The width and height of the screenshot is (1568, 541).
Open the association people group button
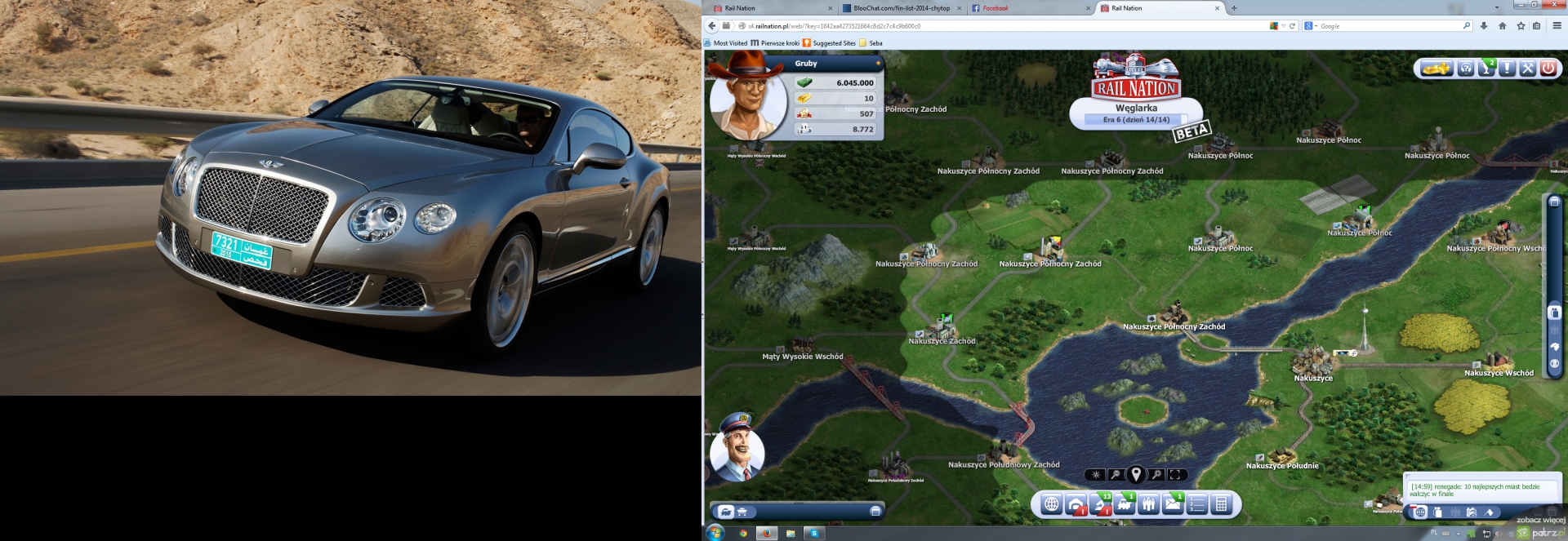tap(1149, 504)
